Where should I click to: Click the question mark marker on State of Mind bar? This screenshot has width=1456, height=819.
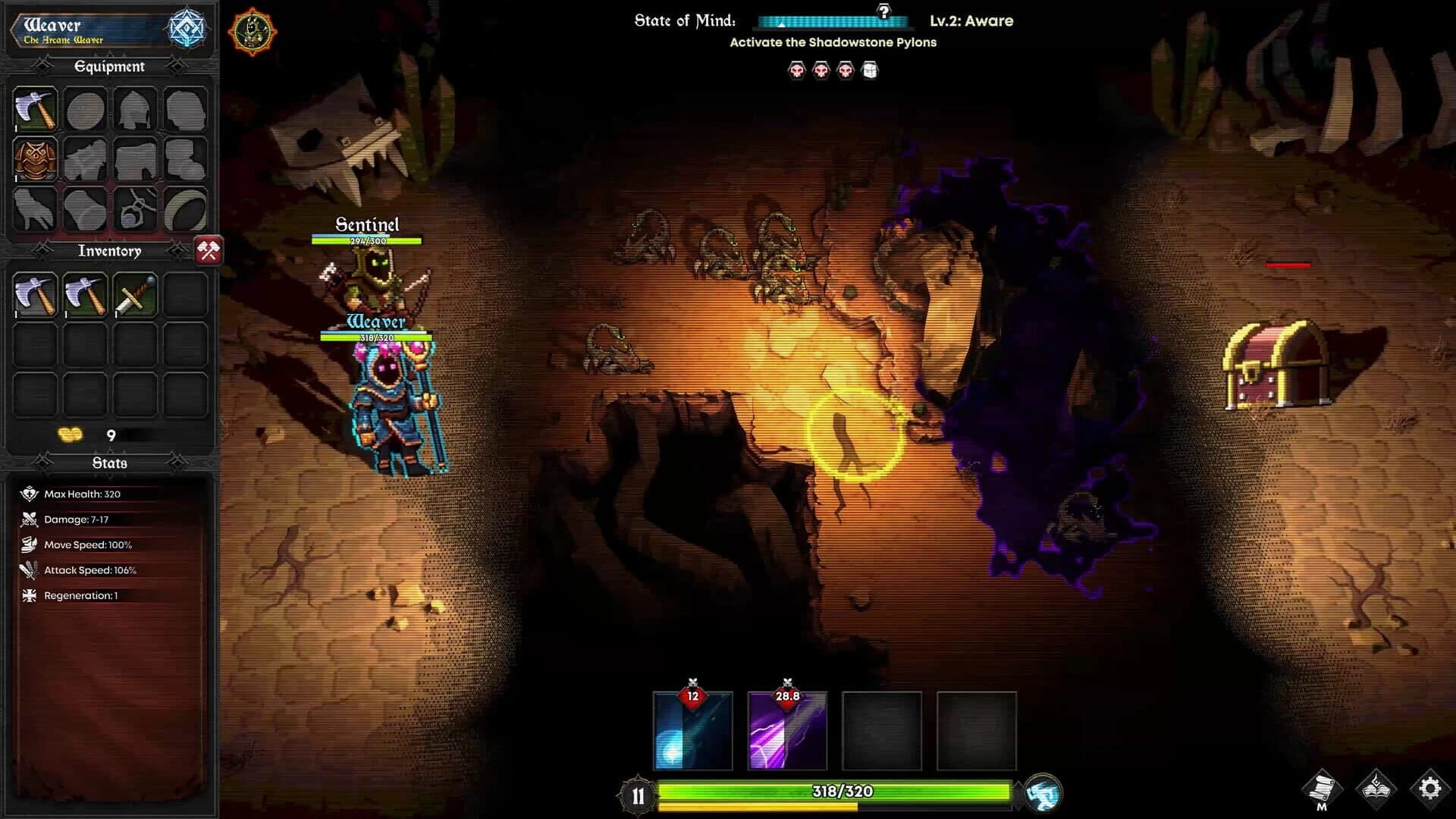click(x=885, y=10)
